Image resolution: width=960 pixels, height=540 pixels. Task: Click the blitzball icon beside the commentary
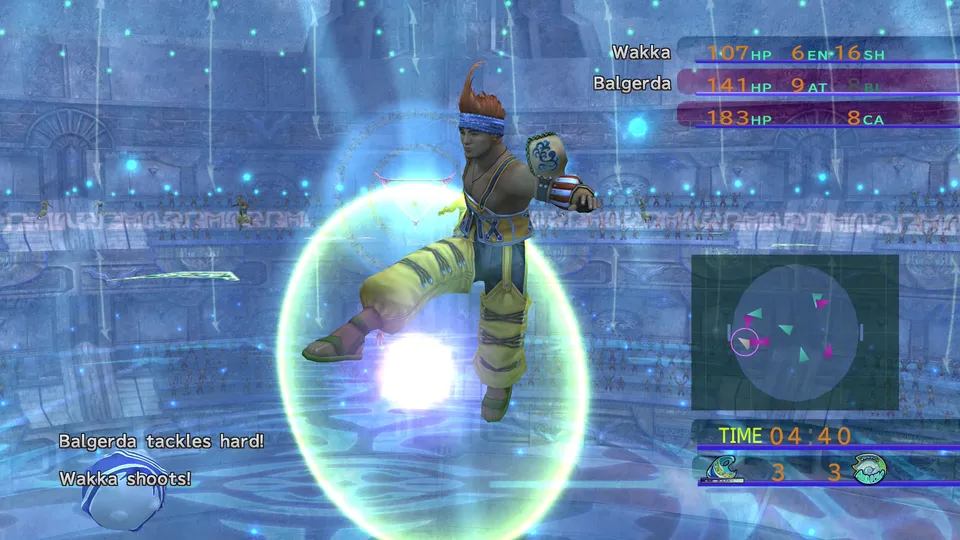[x=110, y=492]
